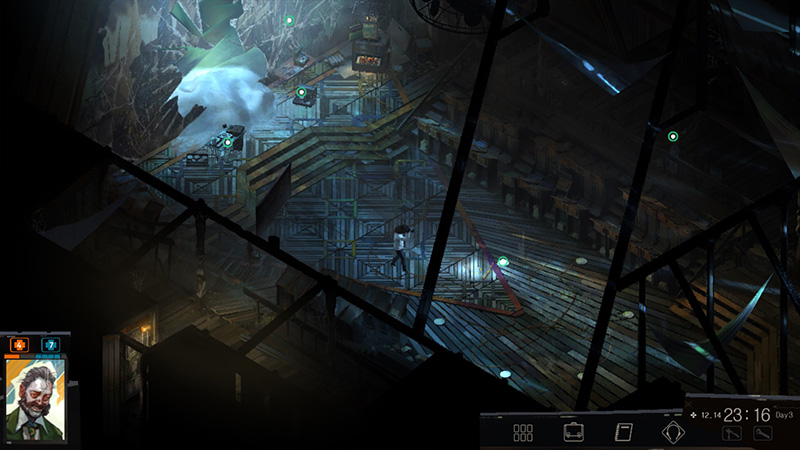The height and width of the screenshot is (450, 800).
Task: Use the blue morale cross heal button
Action: [51, 345]
